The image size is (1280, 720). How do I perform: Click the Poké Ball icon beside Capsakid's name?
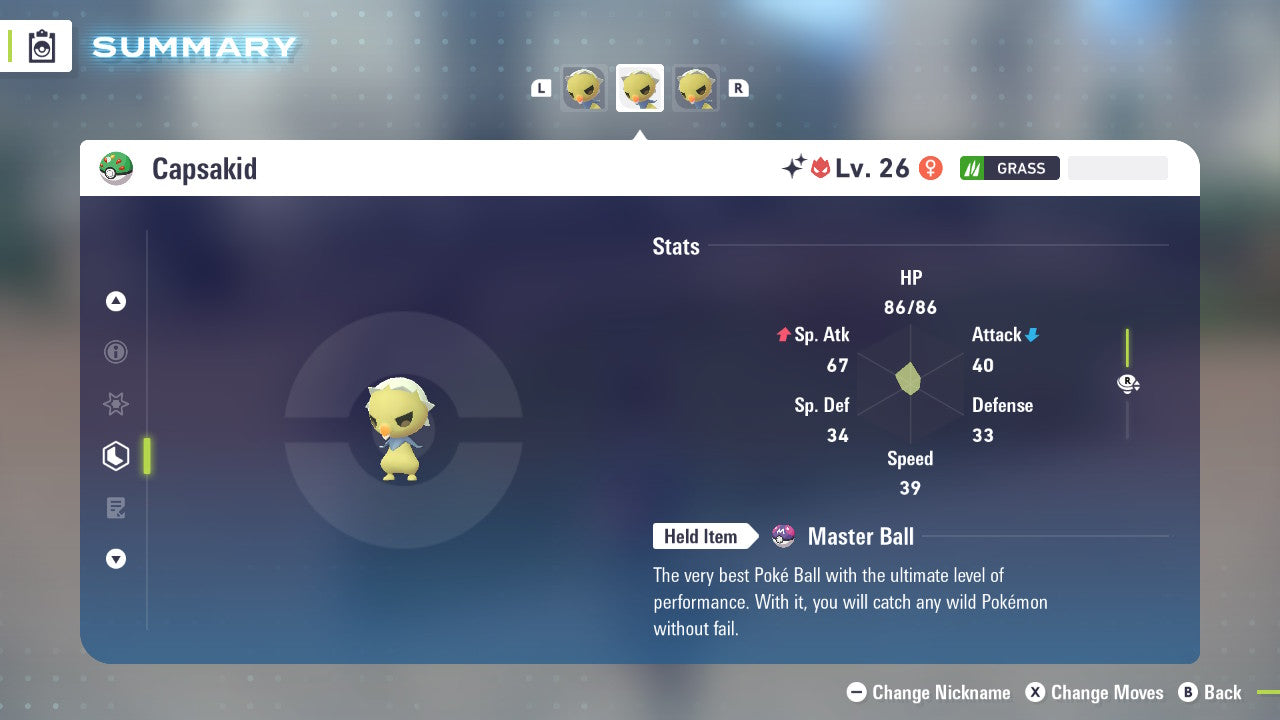tap(115, 168)
